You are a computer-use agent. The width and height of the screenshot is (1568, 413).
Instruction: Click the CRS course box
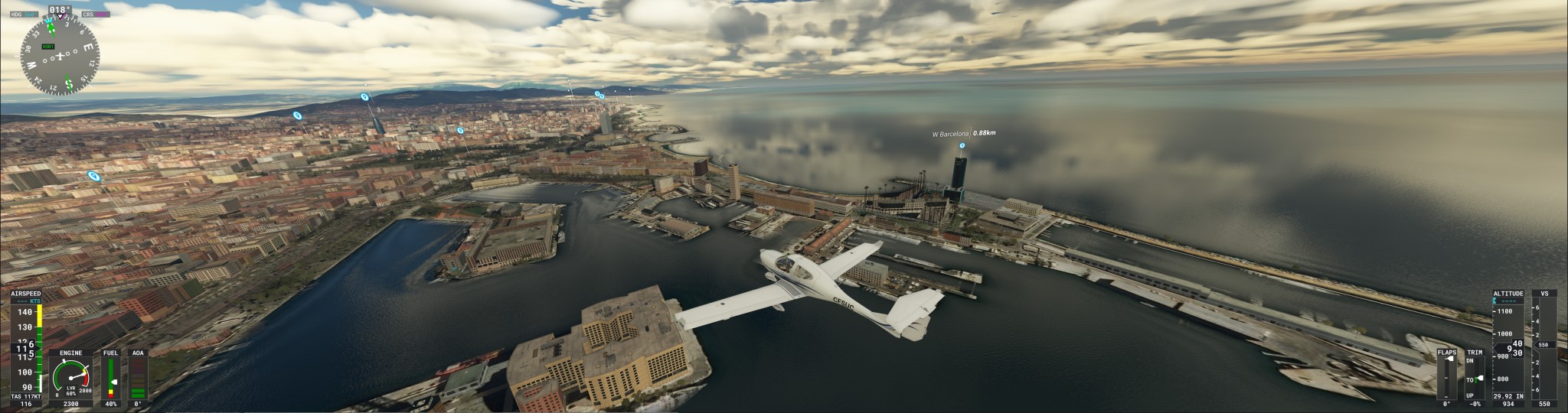(x=96, y=14)
